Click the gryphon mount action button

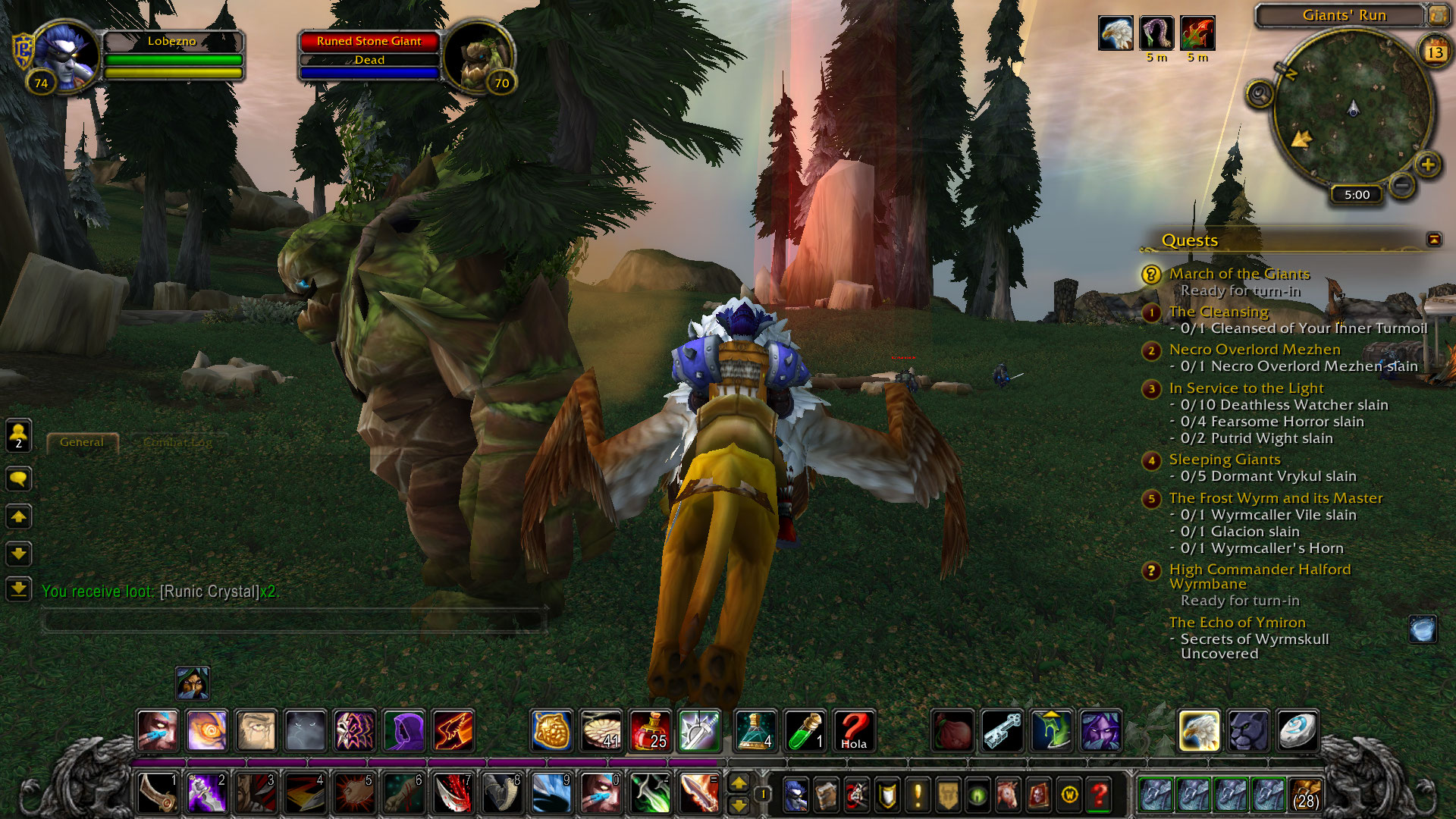click(1199, 731)
